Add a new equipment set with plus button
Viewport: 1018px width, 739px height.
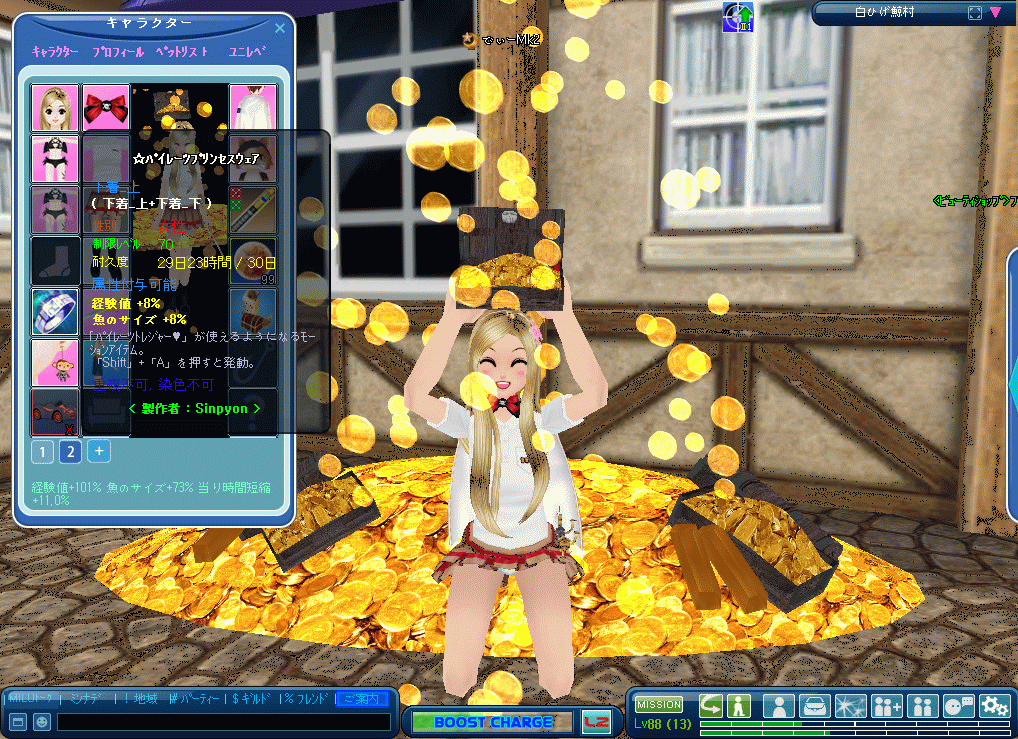pos(98,451)
